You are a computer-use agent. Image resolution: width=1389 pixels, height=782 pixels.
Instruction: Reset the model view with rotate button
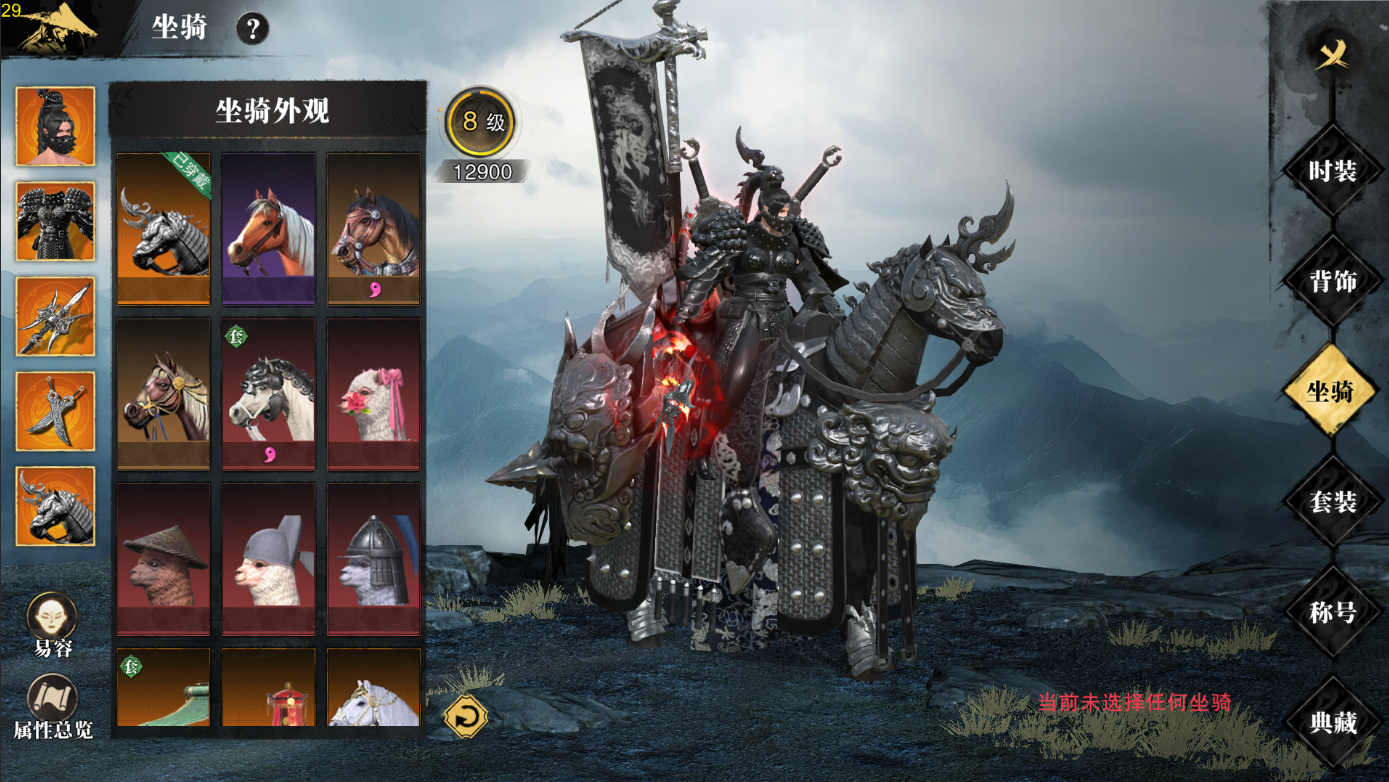(465, 716)
